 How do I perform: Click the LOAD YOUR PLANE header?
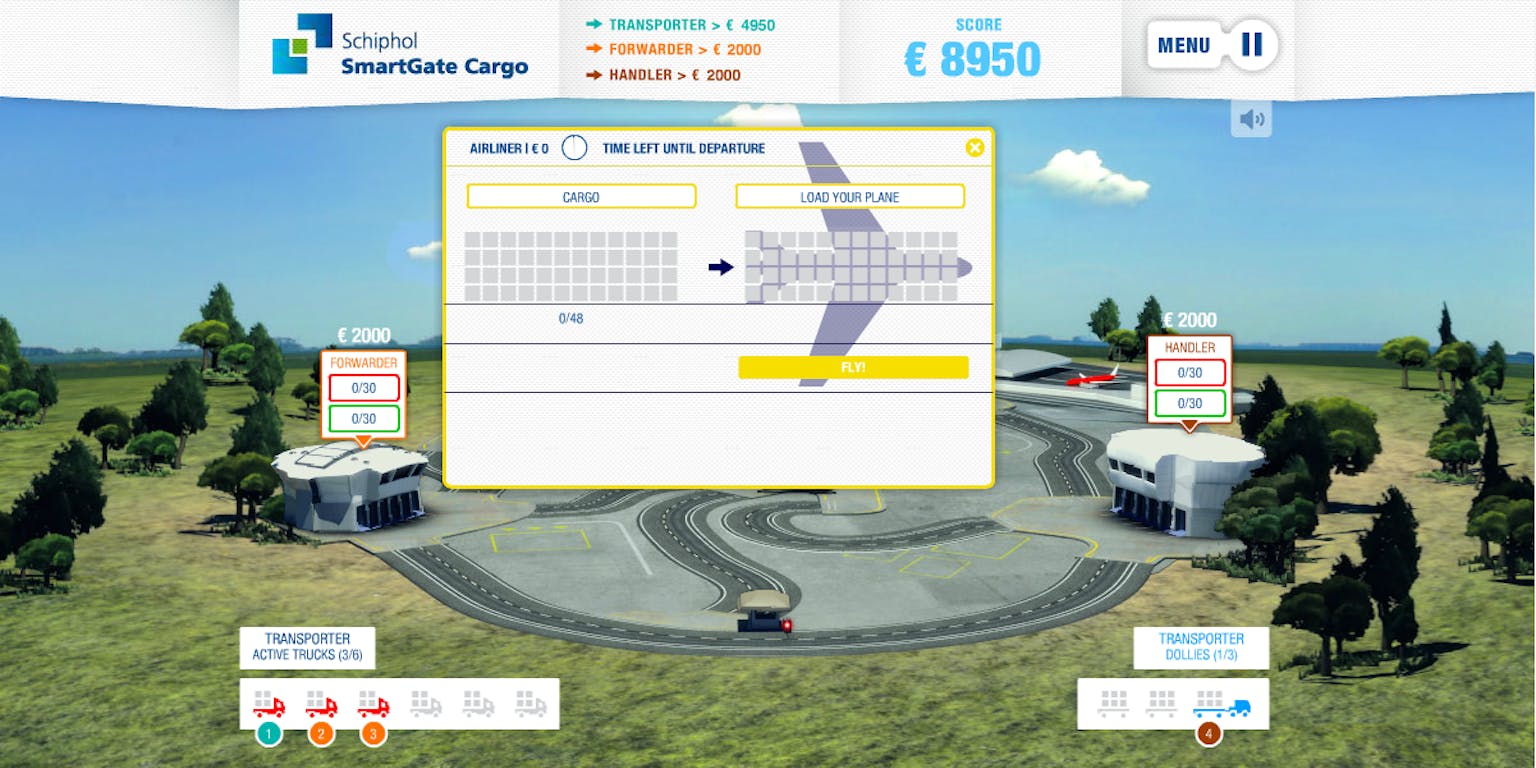click(x=850, y=197)
